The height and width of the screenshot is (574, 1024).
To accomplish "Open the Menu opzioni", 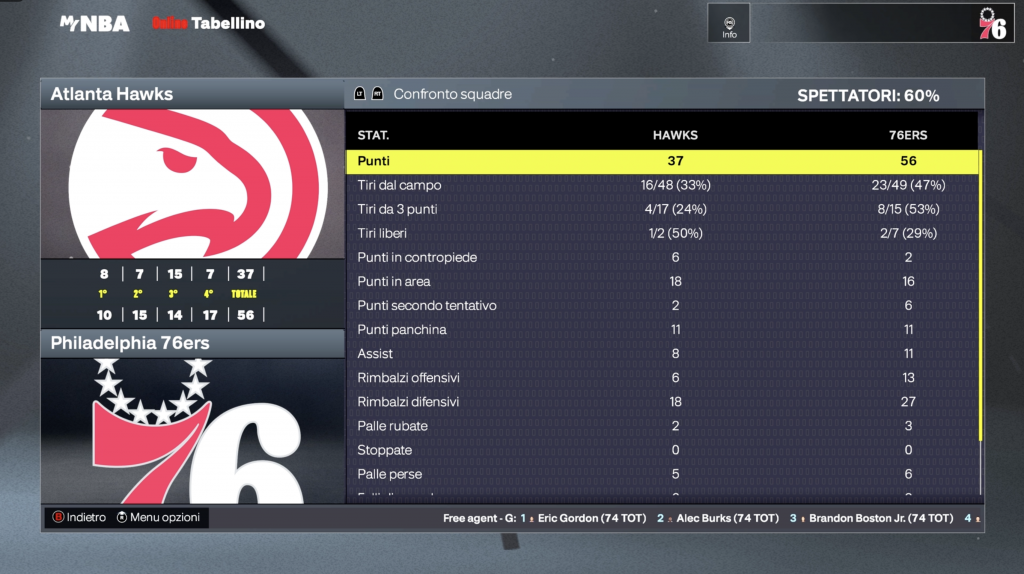I will pos(158,517).
